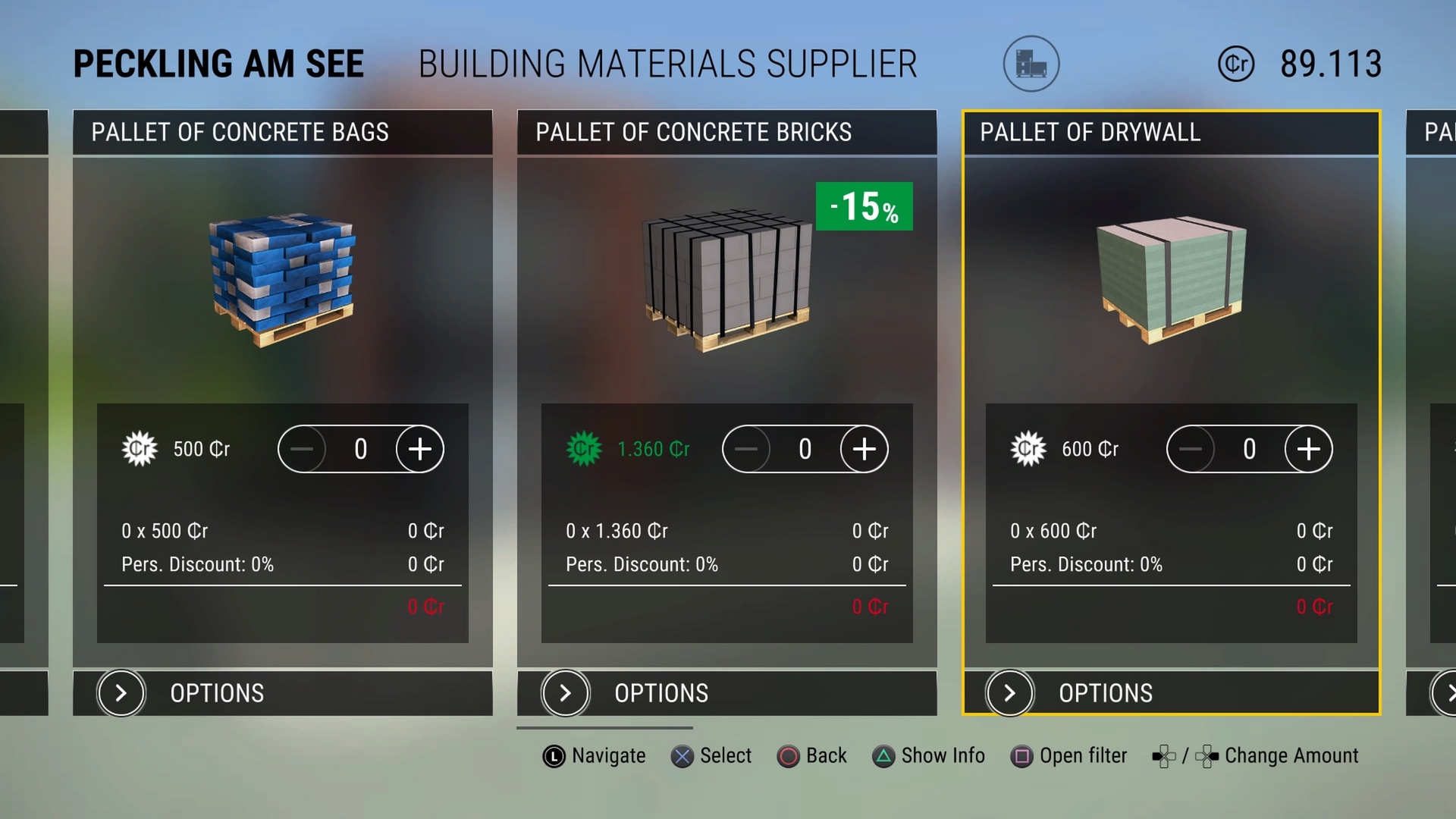Reduce concrete bricks amount with minus
This screenshot has height=819, width=1456.
(746, 449)
